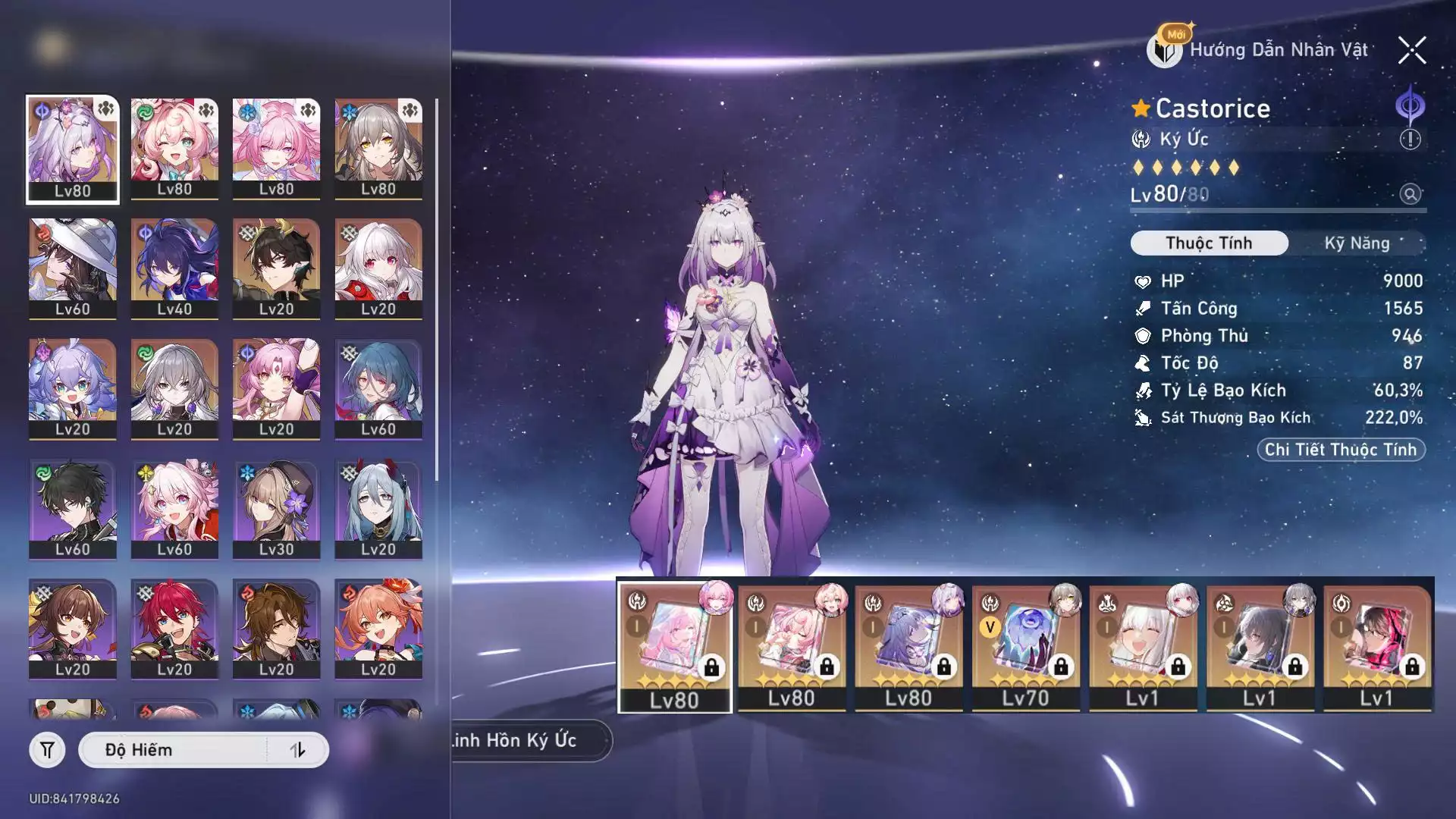1456x819 pixels.
Task: Switch to the Kỹ Năng tab
Action: coord(1357,243)
